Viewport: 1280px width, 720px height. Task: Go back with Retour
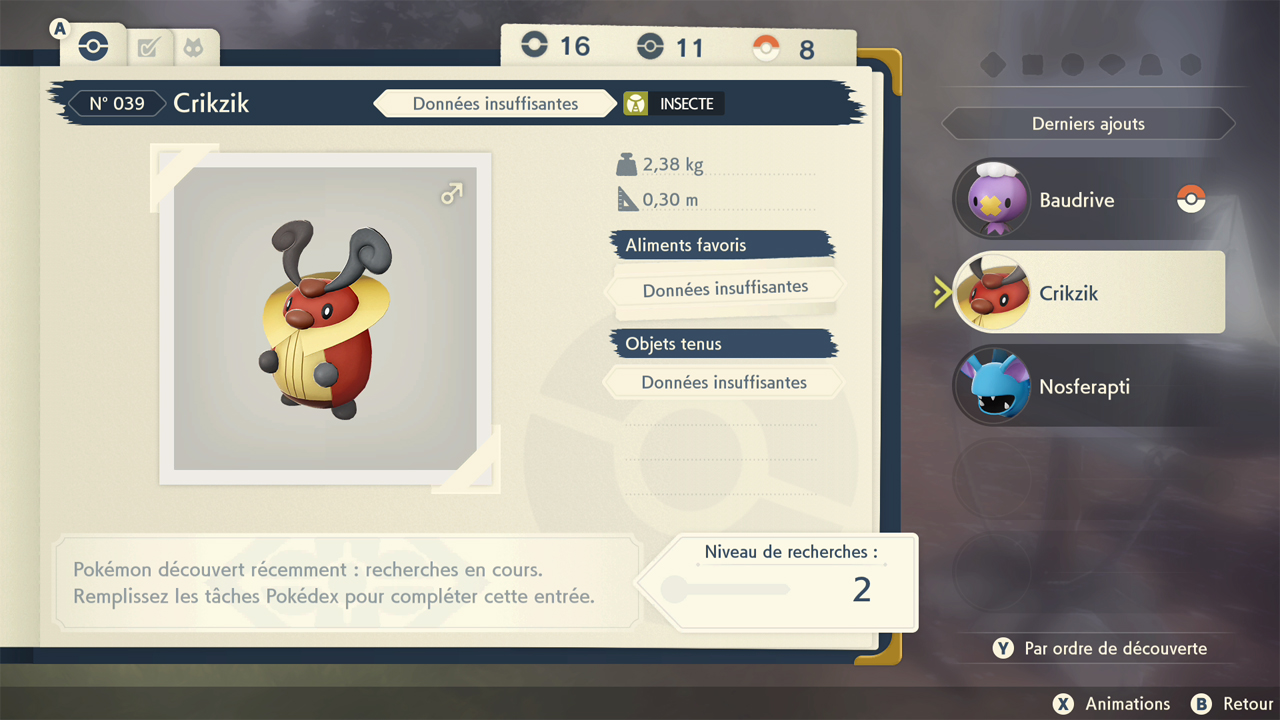1234,704
